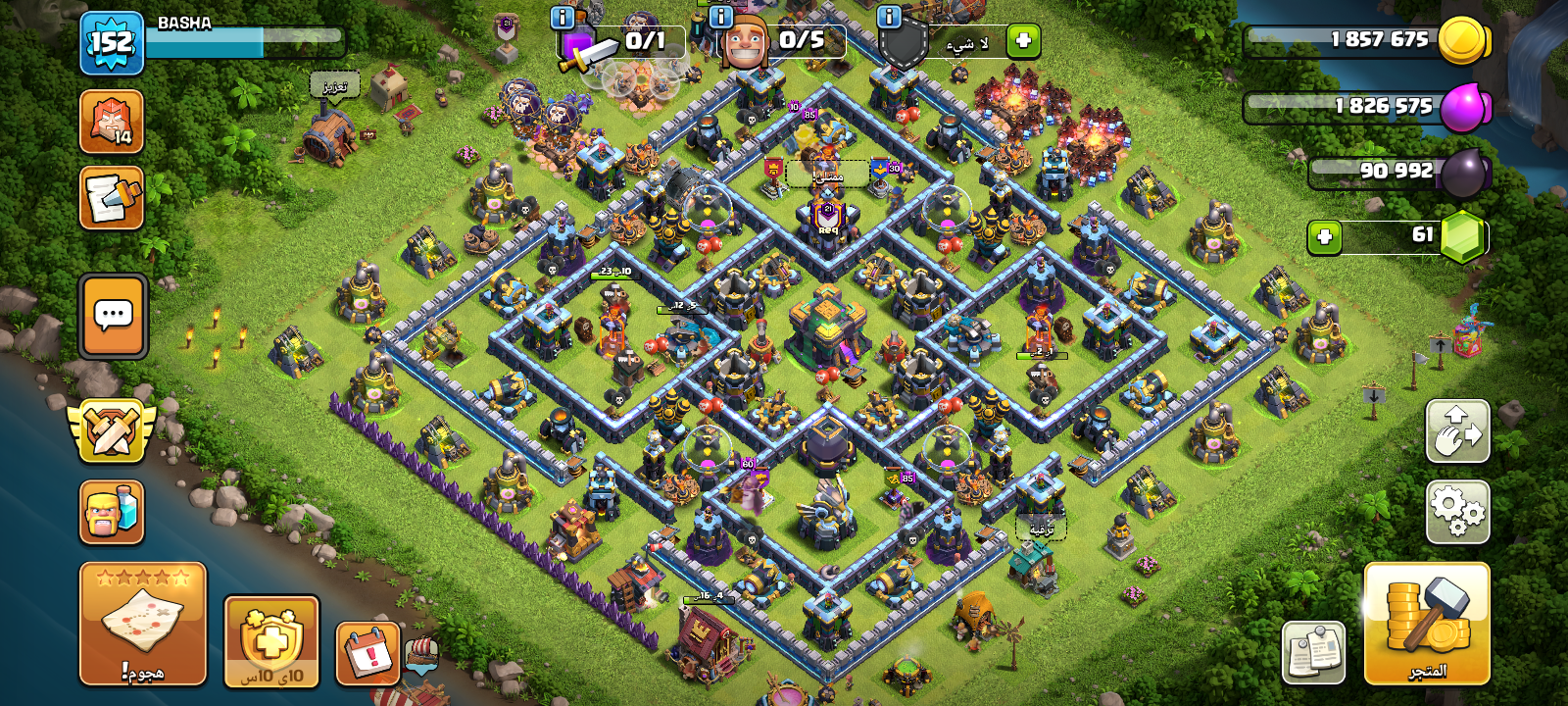Add gems with the green plus

1325,237
